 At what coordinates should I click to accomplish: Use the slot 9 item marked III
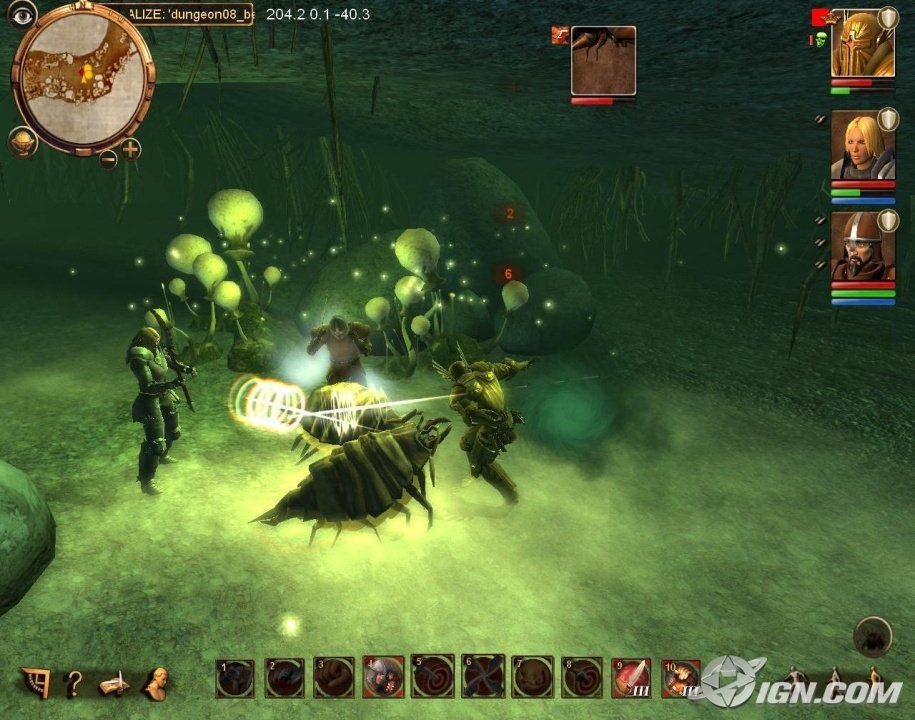point(631,677)
